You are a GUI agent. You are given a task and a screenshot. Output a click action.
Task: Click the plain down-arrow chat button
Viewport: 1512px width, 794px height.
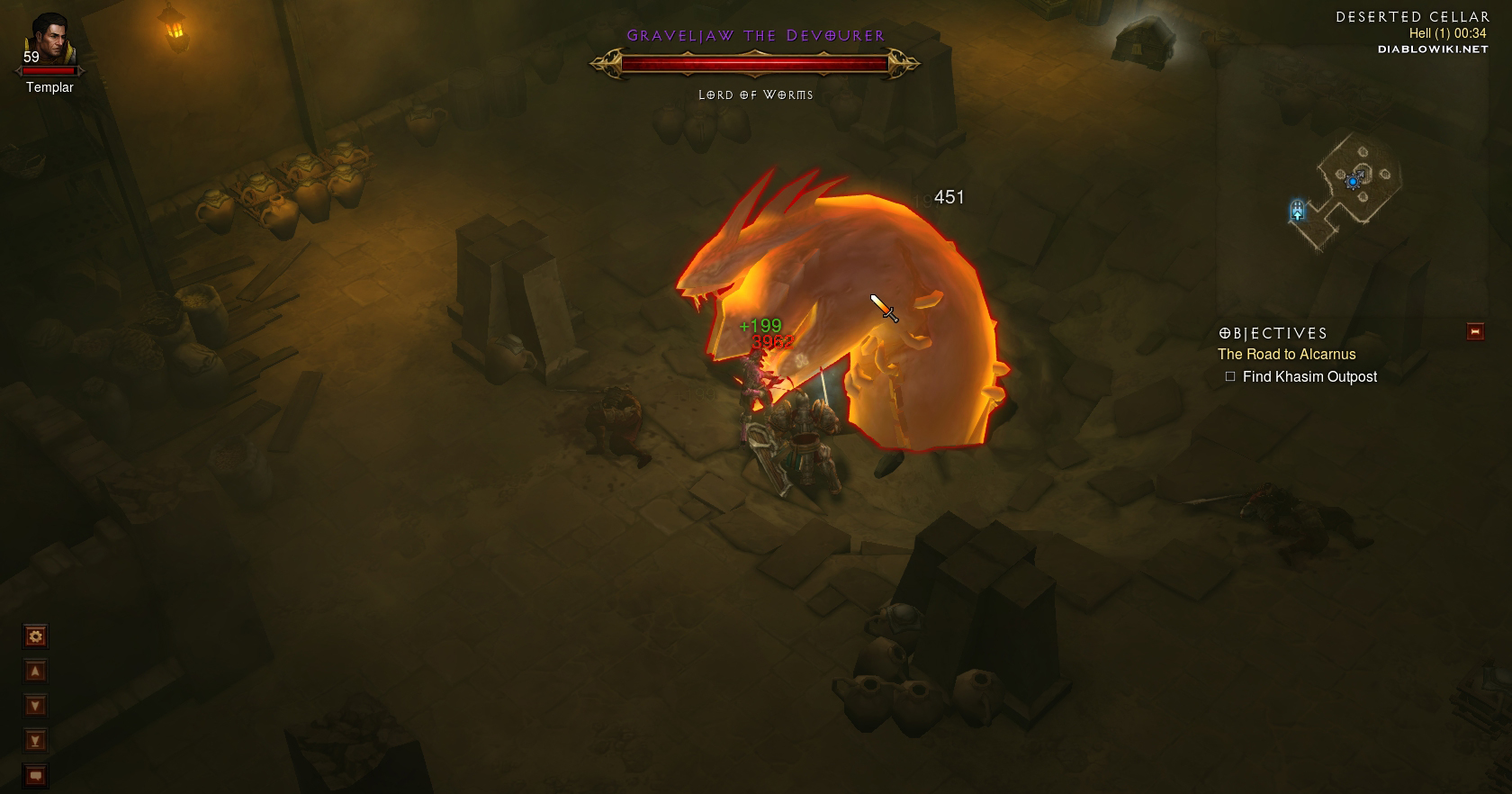point(35,706)
